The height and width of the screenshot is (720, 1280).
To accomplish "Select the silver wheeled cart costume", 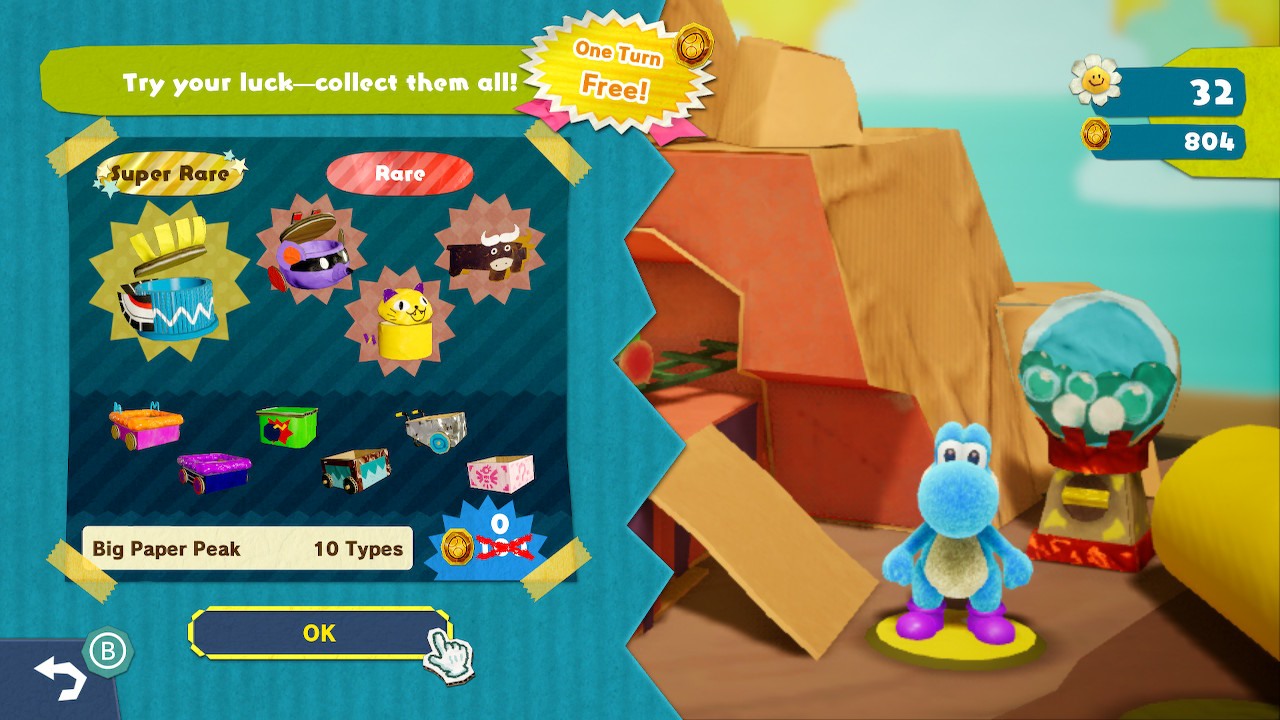I will (x=437, y=428).
